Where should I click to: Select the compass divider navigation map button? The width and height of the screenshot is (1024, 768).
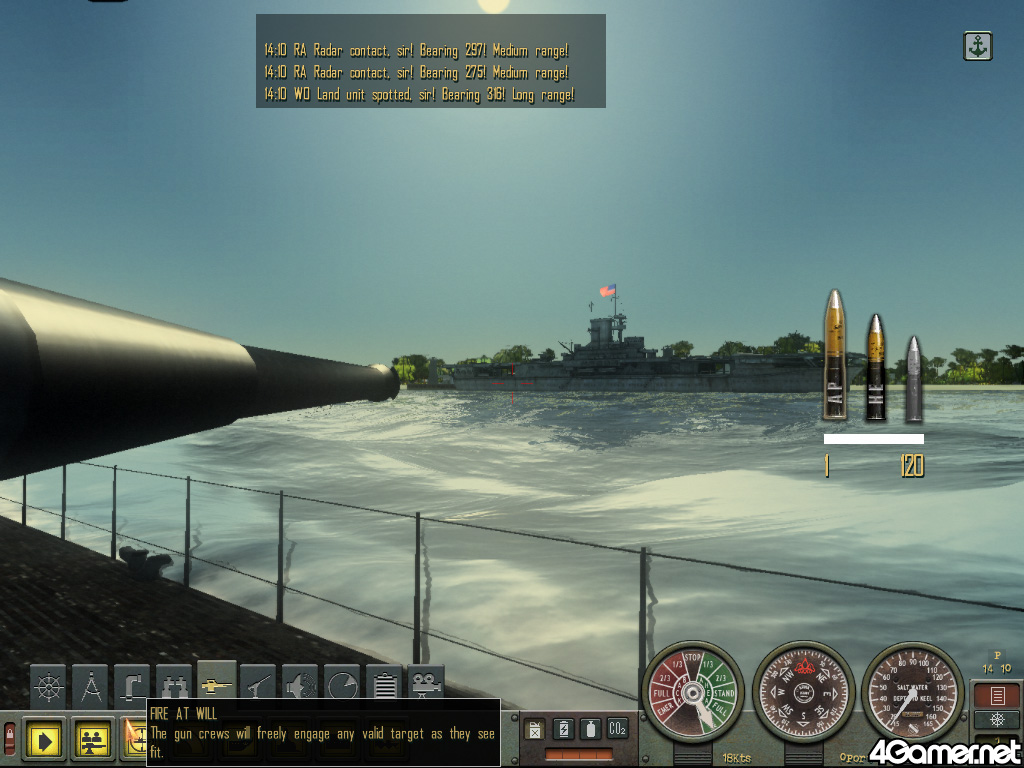(91, 685)
